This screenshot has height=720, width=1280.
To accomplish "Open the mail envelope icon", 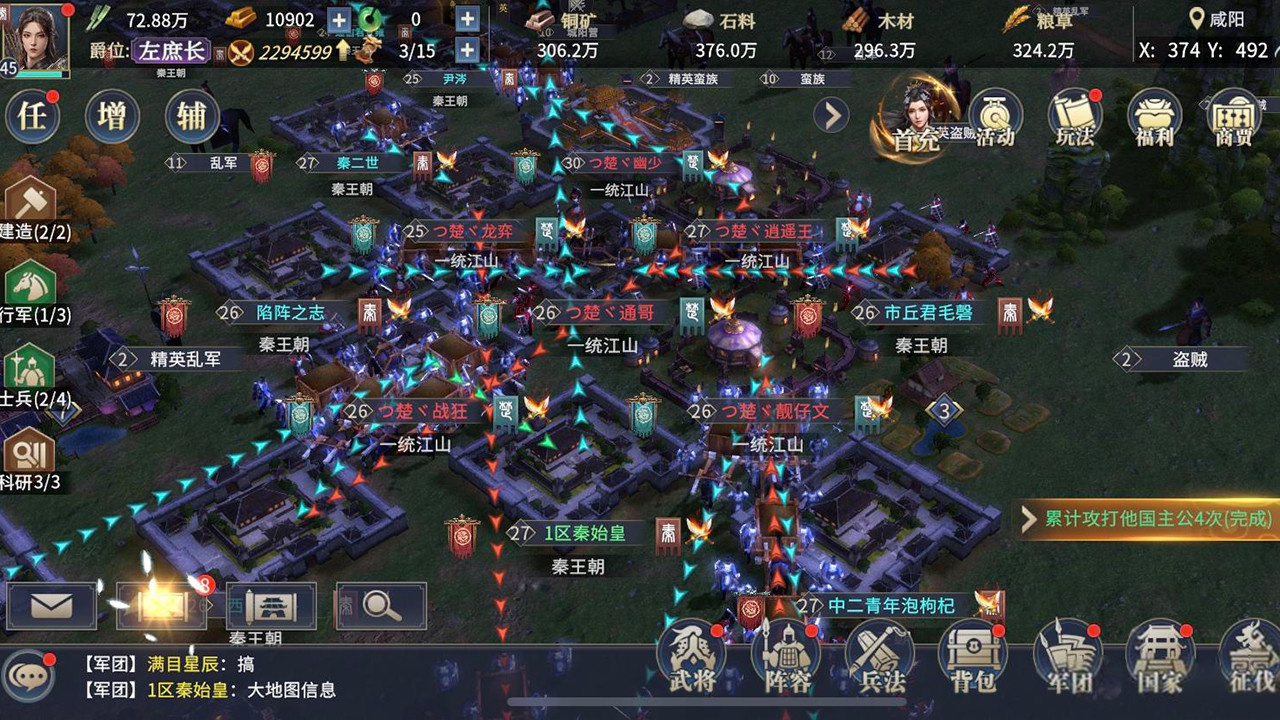I will (50, 604).
